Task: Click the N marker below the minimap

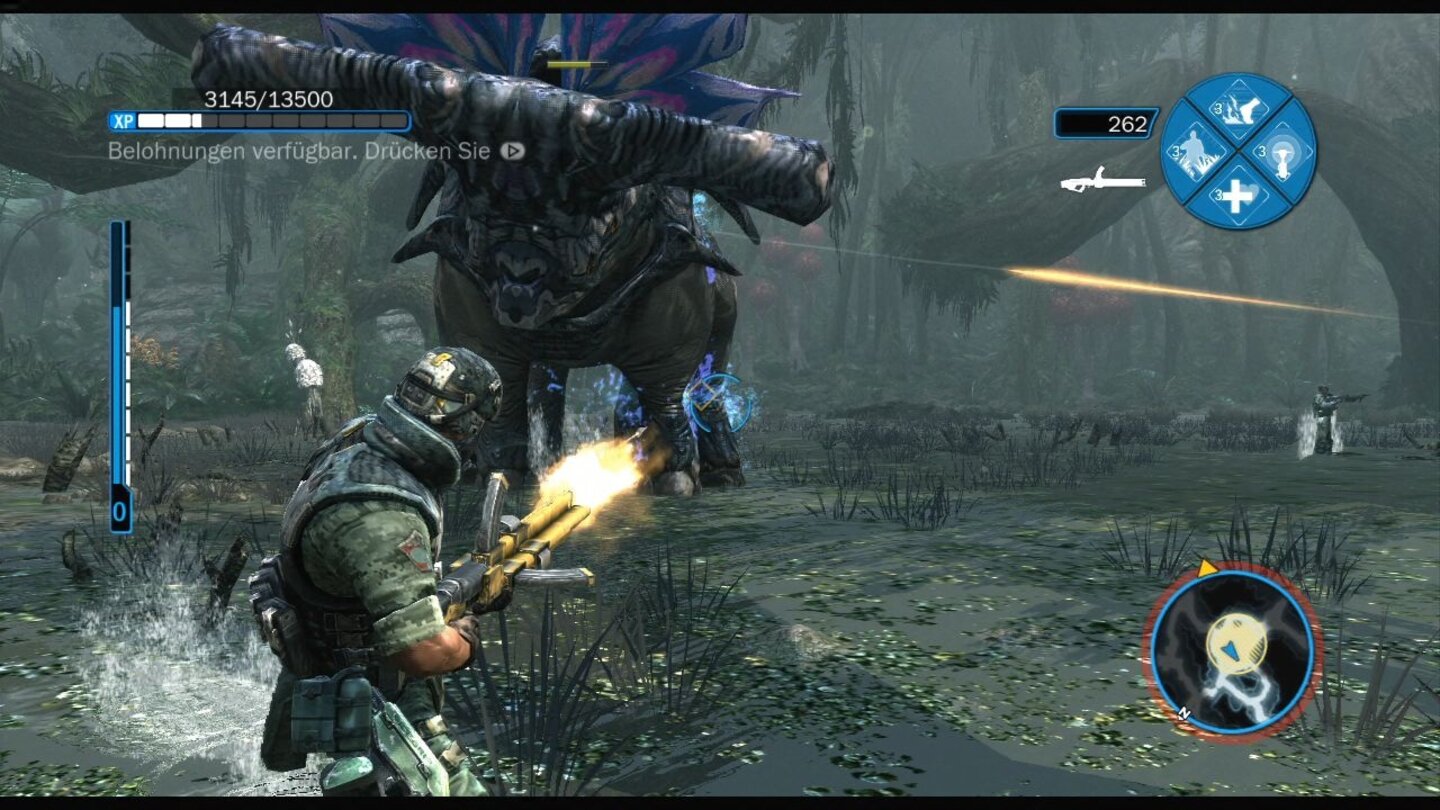Action: click(x=1183, y=713)
